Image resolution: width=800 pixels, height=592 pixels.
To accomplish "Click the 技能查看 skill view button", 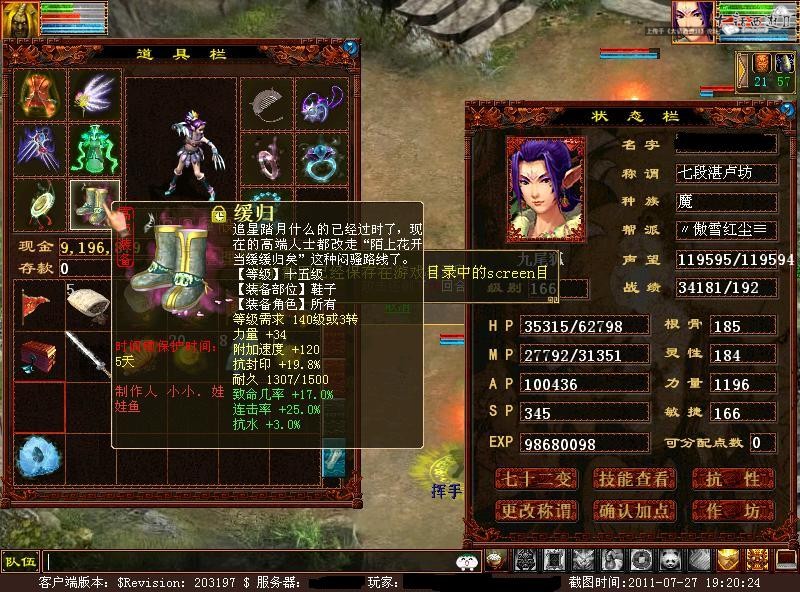I will point(633,479).
